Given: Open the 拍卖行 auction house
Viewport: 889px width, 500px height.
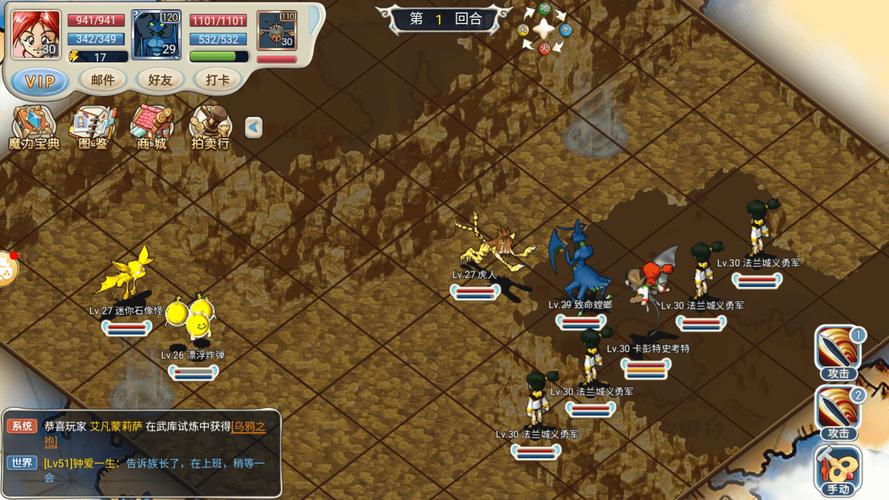Looking at the screenshot, I should pyautogui.click(x=210, y=129).
